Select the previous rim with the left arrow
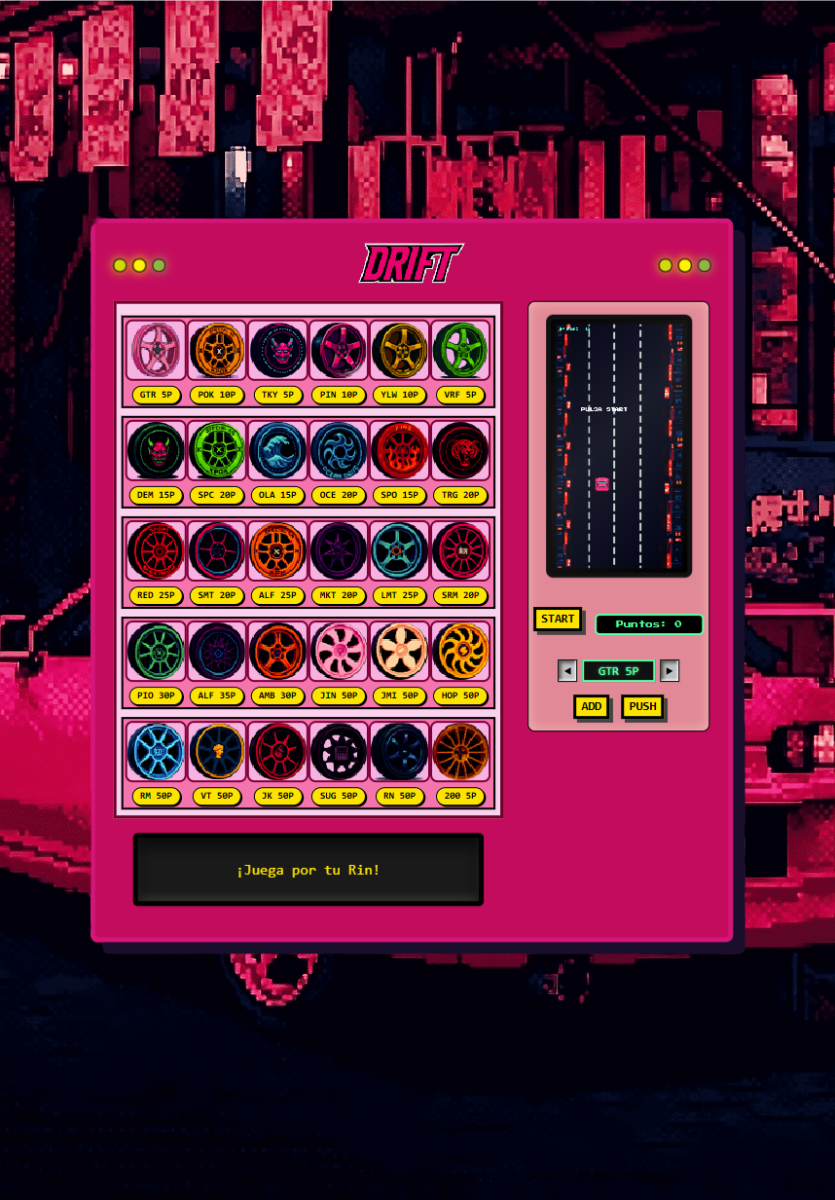The height and width of the screenshot is (1200, 835). 567,671
